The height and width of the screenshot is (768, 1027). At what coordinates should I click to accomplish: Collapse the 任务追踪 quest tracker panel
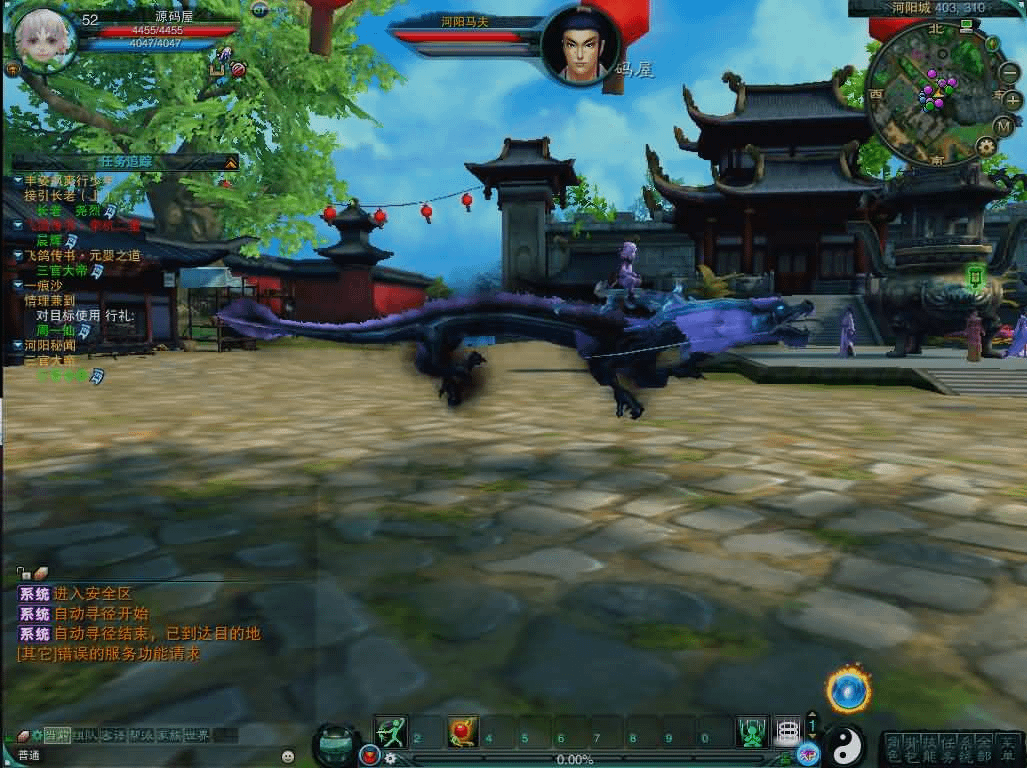tap(231, 161)
